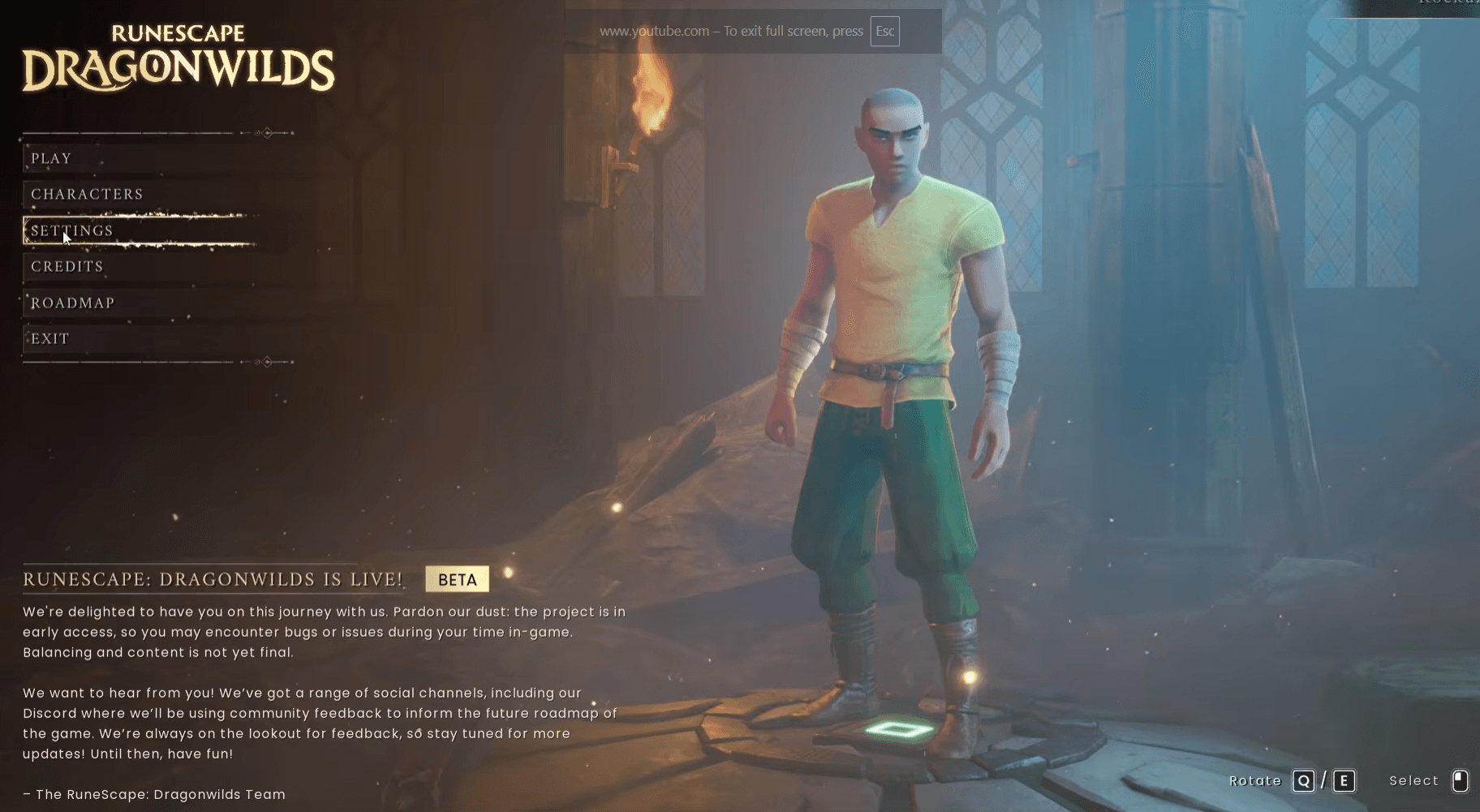Select the displayed character model
The image size is (1480, 812).
893,365
